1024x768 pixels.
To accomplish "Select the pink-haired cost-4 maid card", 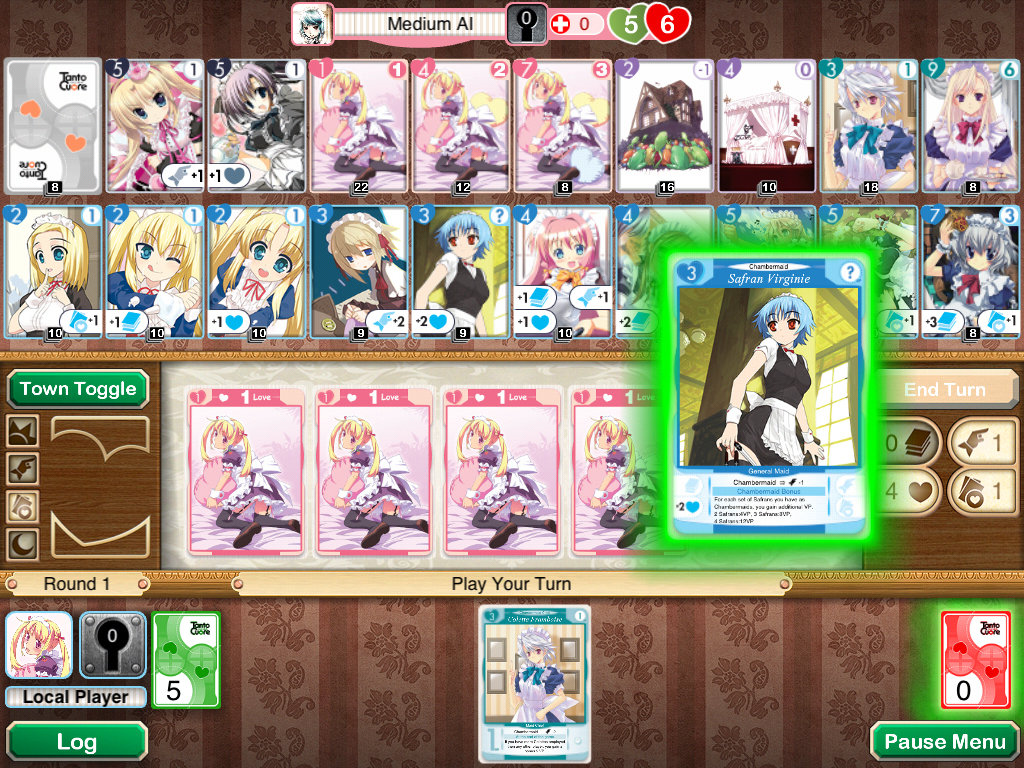I will coord(563,272).
